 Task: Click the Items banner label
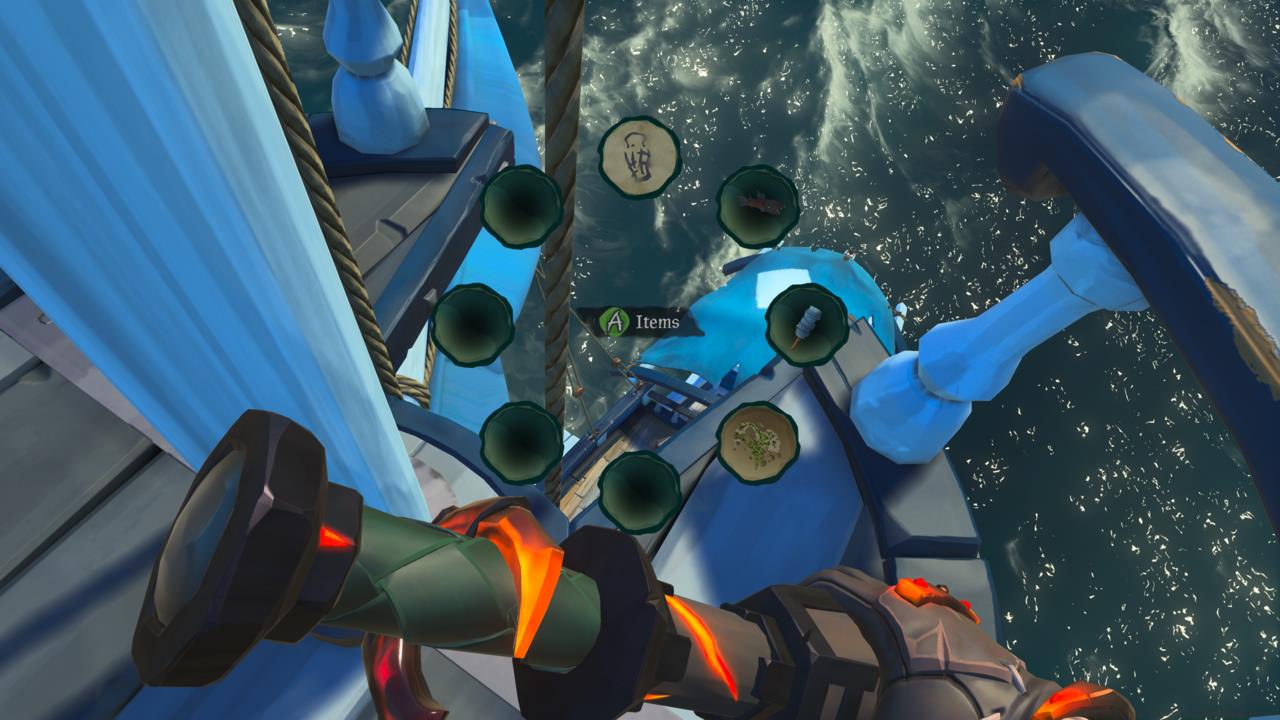click(655, 322)
